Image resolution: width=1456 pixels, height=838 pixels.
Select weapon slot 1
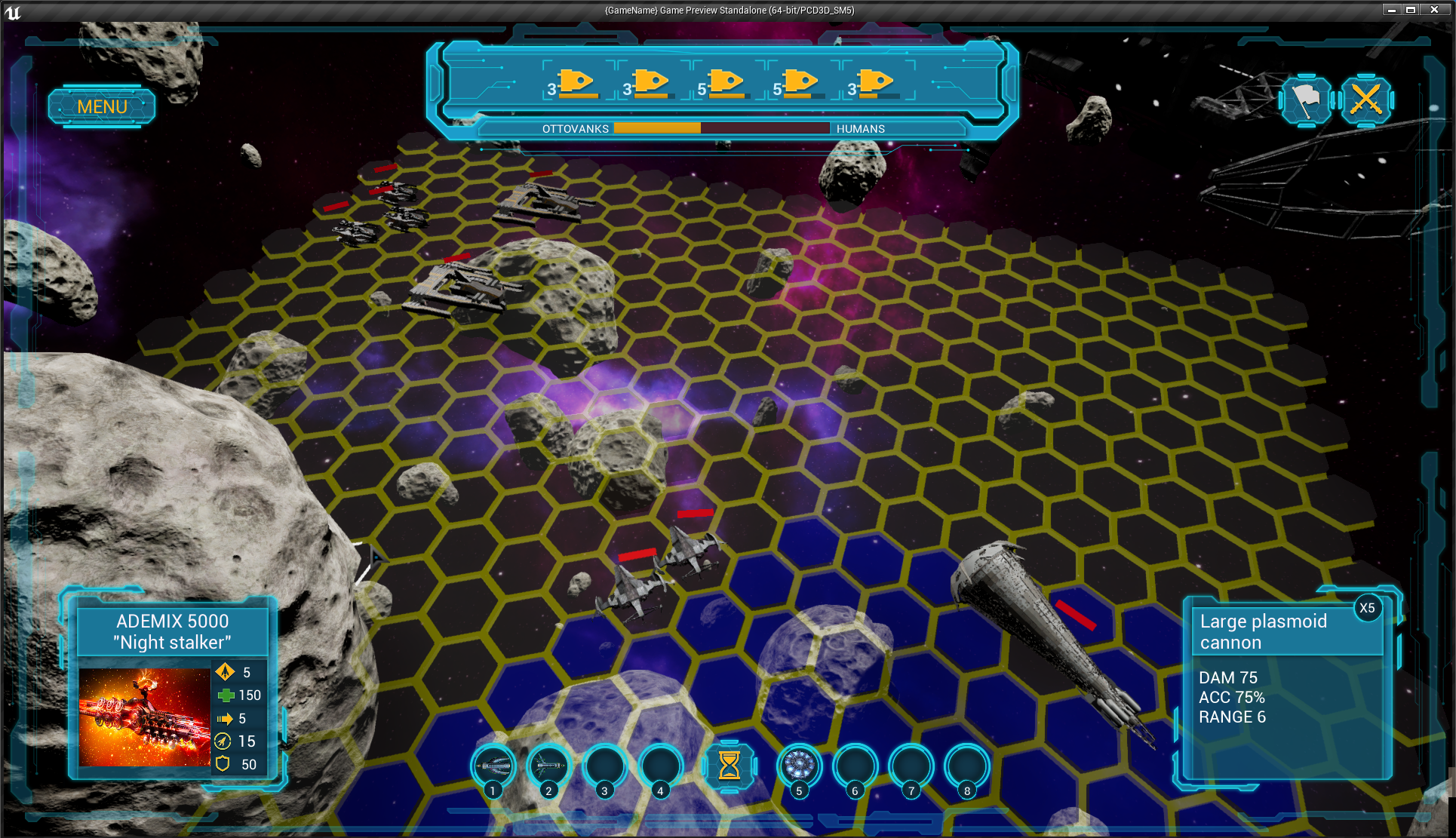493,766
